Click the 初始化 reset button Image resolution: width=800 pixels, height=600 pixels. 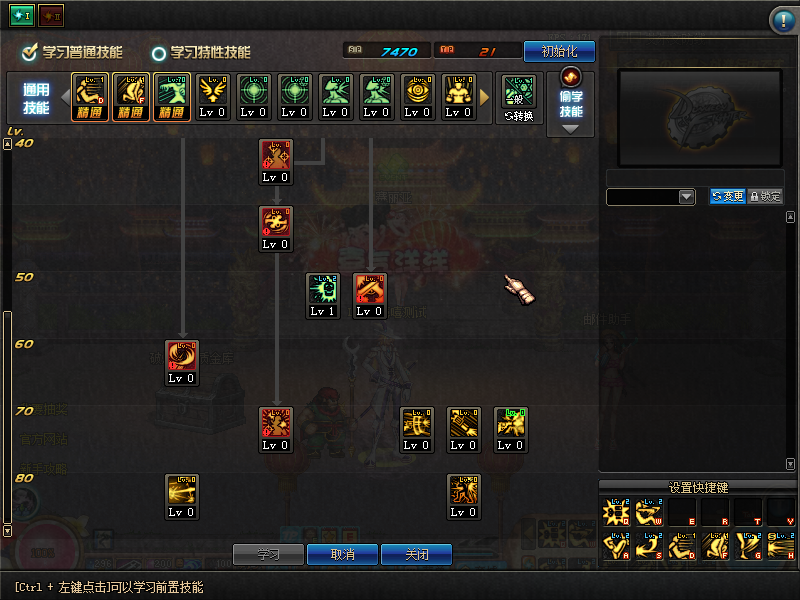pos(559,51)
